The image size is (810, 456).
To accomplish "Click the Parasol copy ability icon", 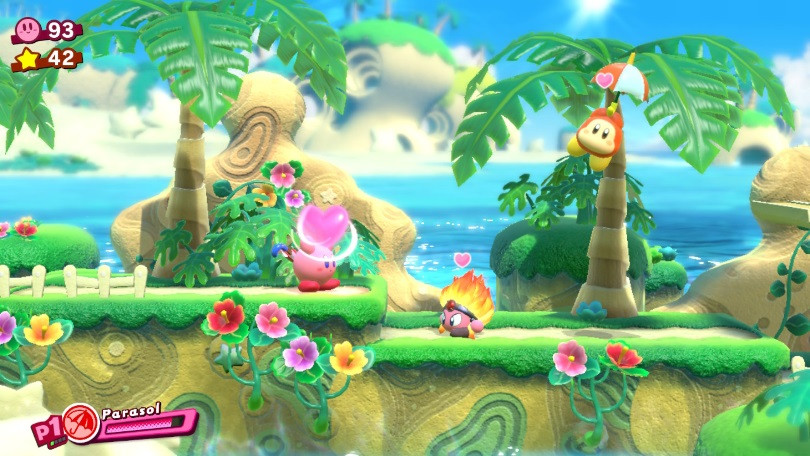I will [80, 424].
